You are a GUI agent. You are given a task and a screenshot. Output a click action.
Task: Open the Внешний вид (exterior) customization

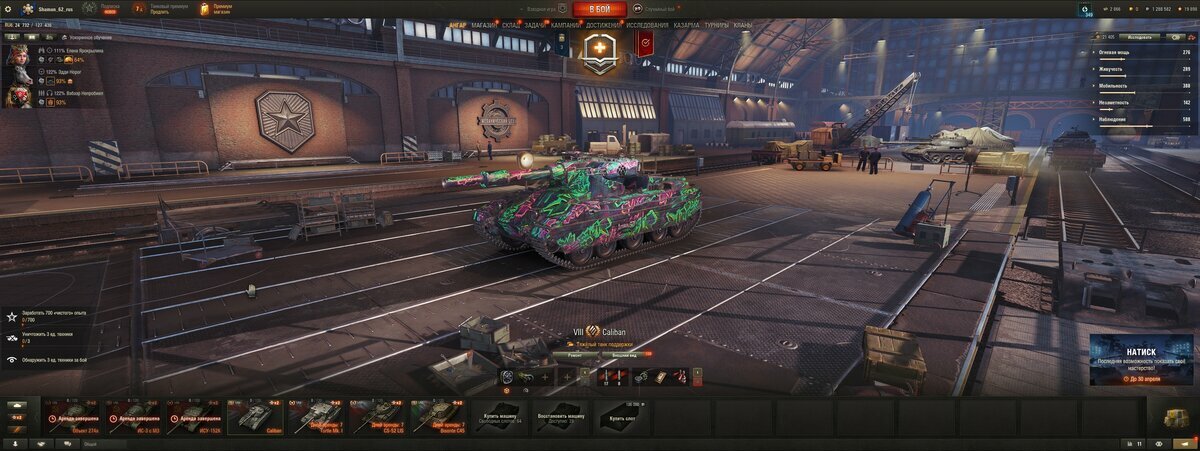[625, 354]
